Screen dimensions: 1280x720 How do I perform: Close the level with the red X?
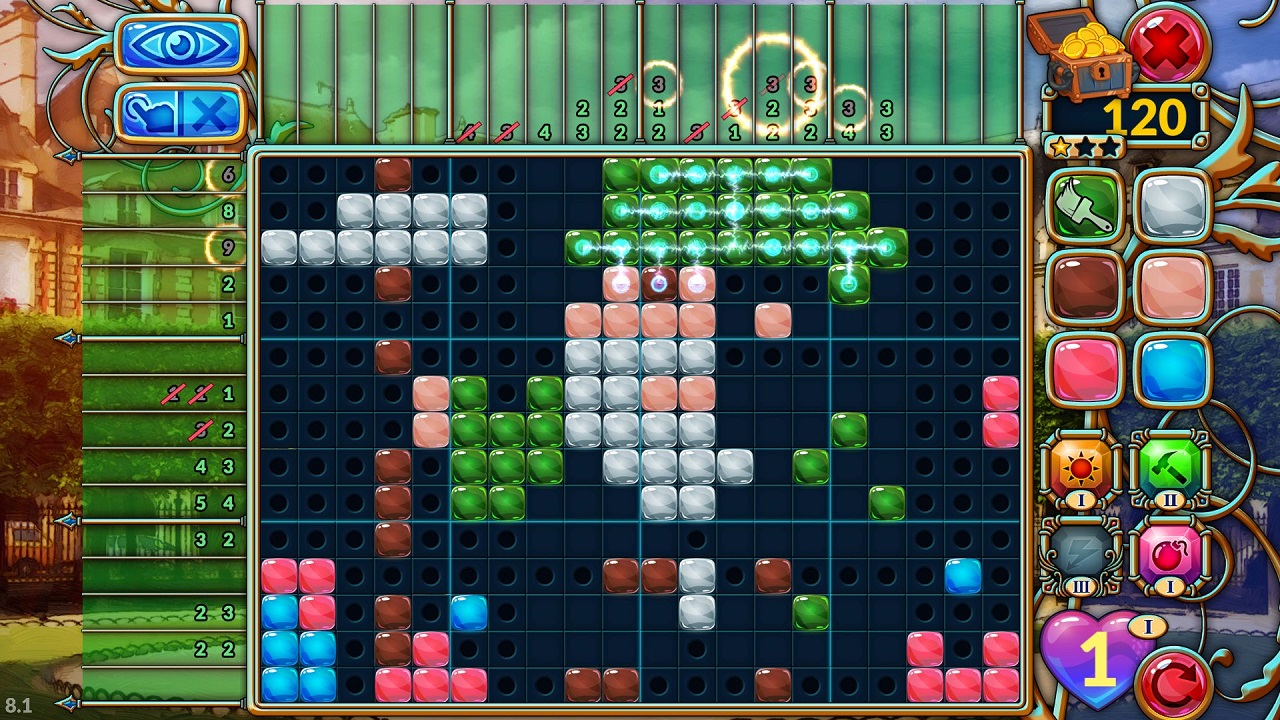point(1165,43)
